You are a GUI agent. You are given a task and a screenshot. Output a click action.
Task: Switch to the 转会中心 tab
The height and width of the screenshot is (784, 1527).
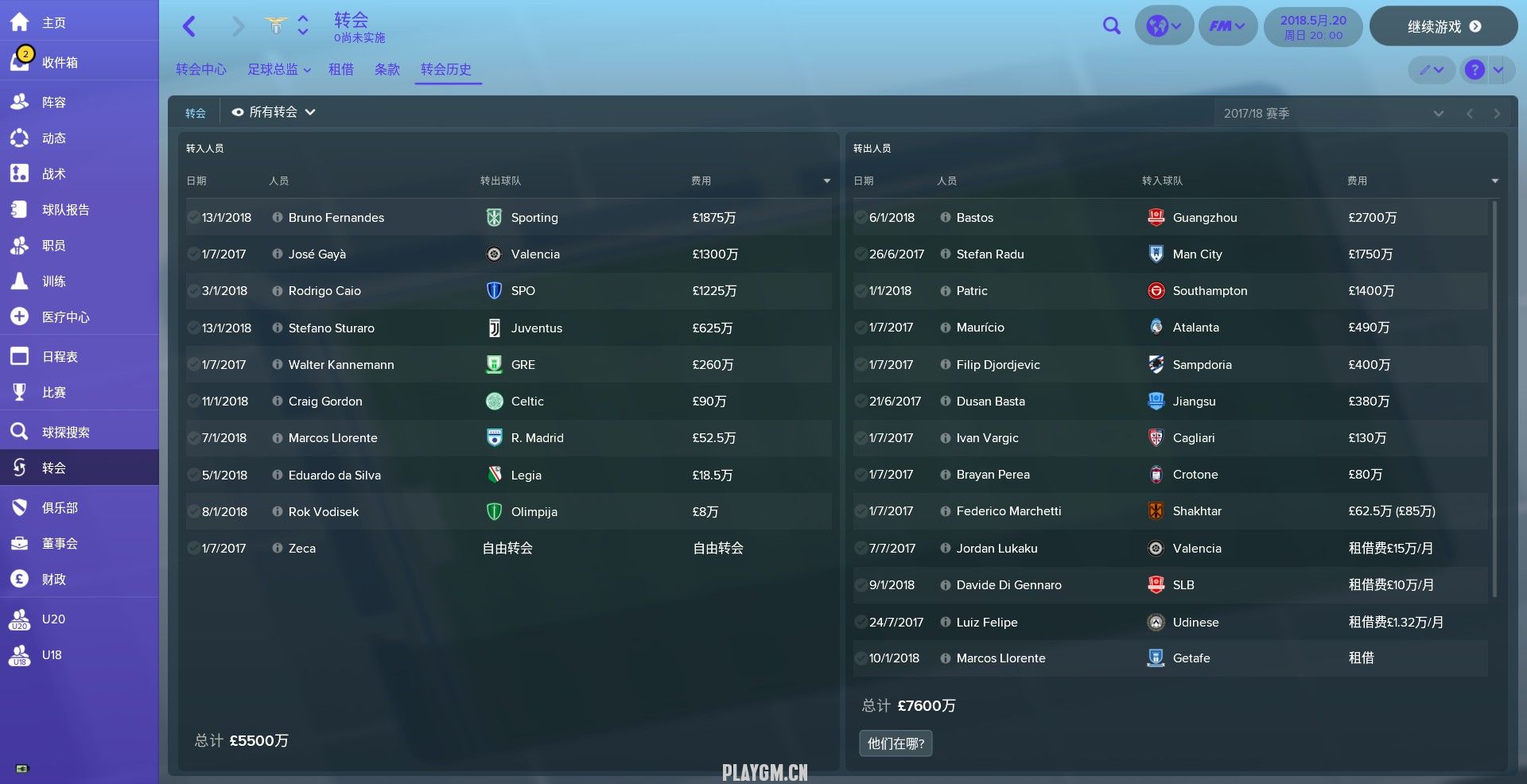(x=201, y=69)
